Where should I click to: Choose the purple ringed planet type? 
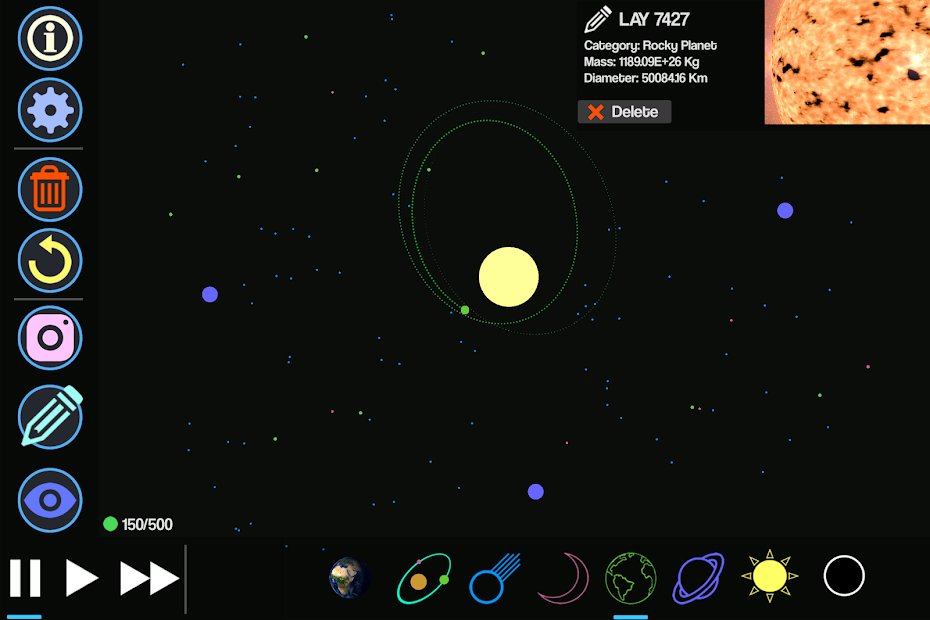pyautogui.click(x=699, y=578)
